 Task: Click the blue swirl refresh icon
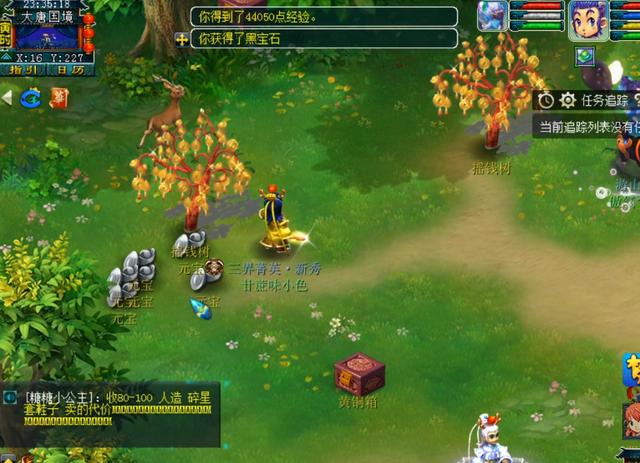point(31,97)
